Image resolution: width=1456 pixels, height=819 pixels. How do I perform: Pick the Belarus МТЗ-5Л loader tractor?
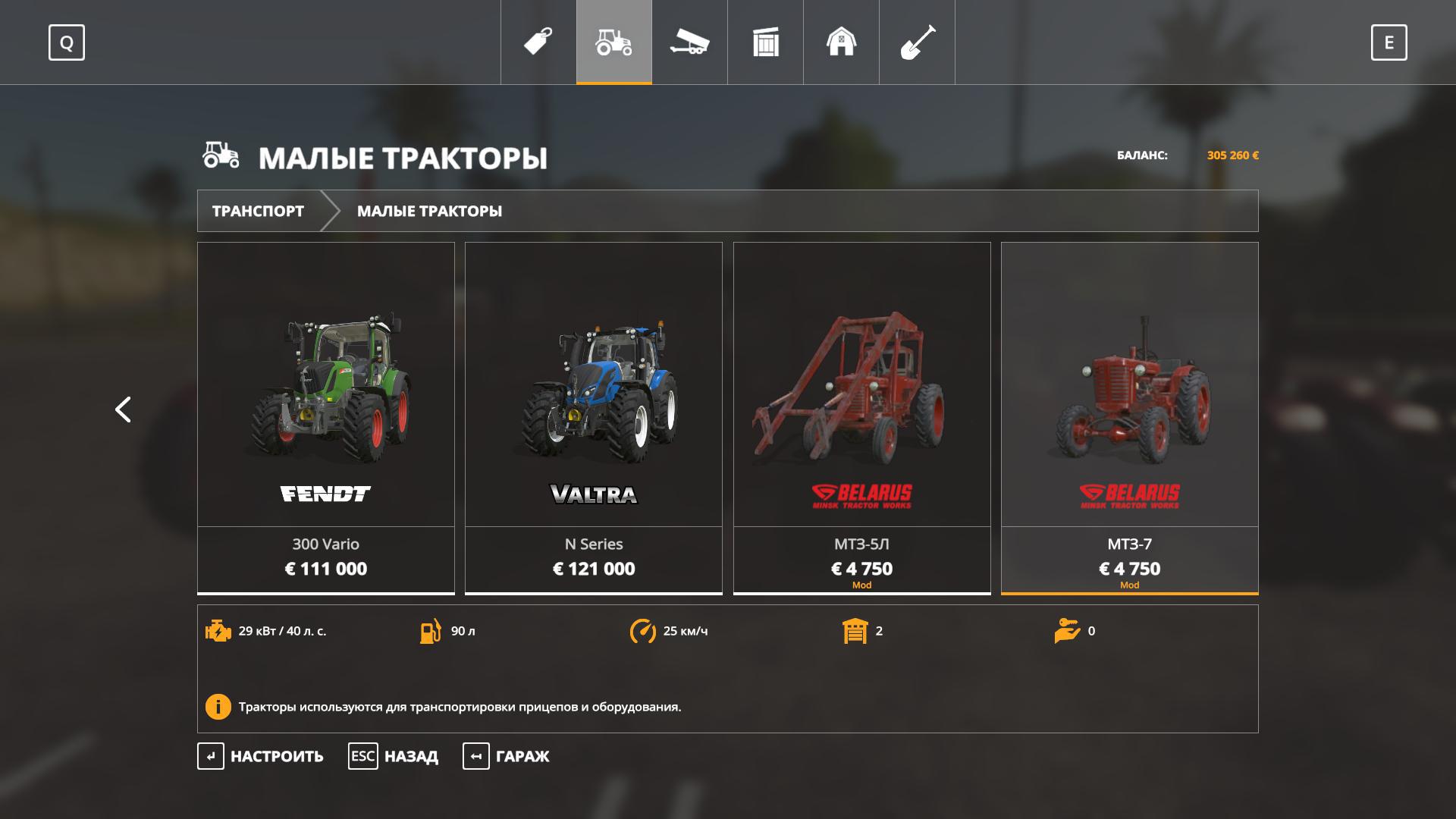point(861,417)
